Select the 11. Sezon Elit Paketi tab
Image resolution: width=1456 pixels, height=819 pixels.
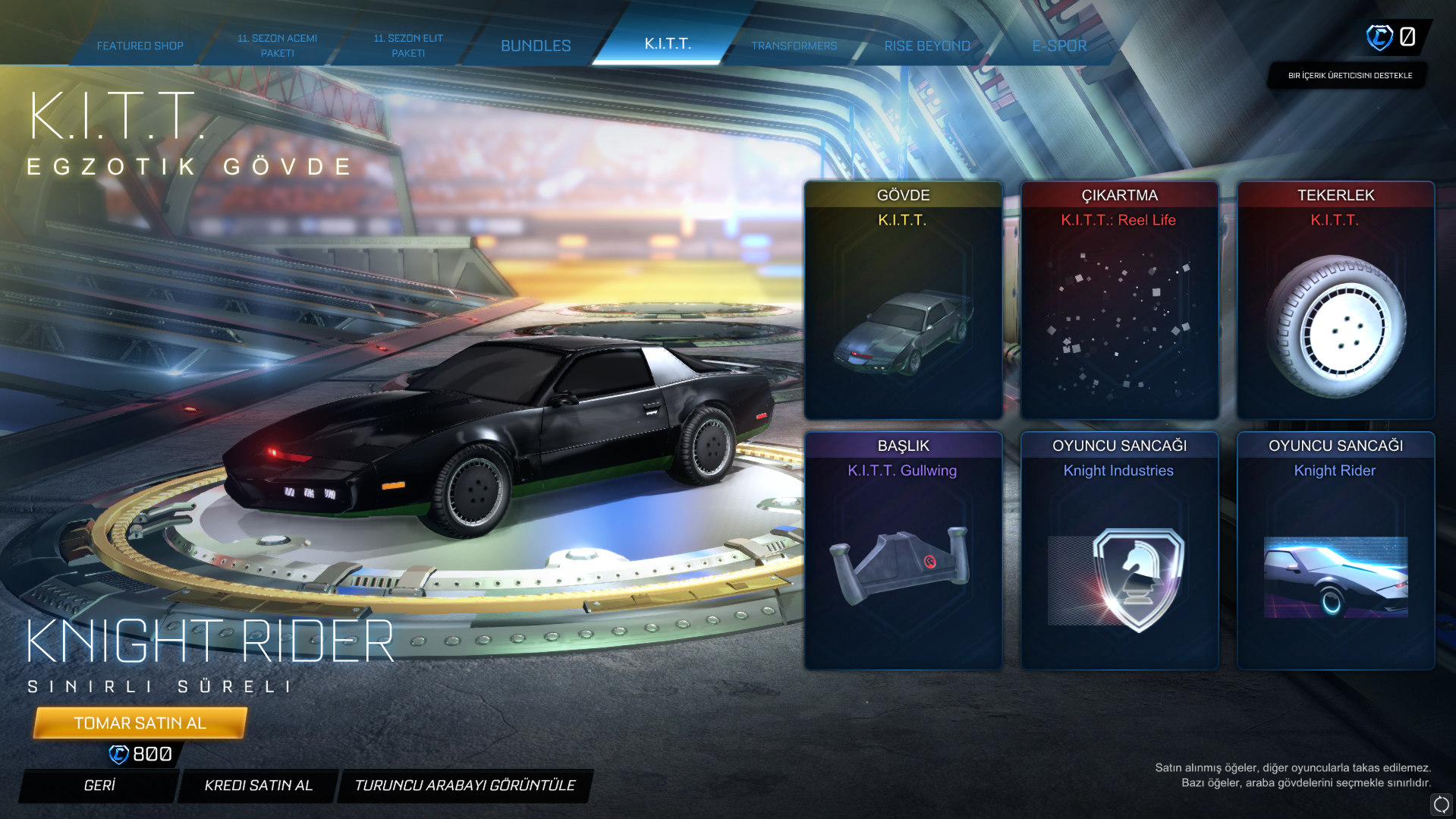coord(408,46)
